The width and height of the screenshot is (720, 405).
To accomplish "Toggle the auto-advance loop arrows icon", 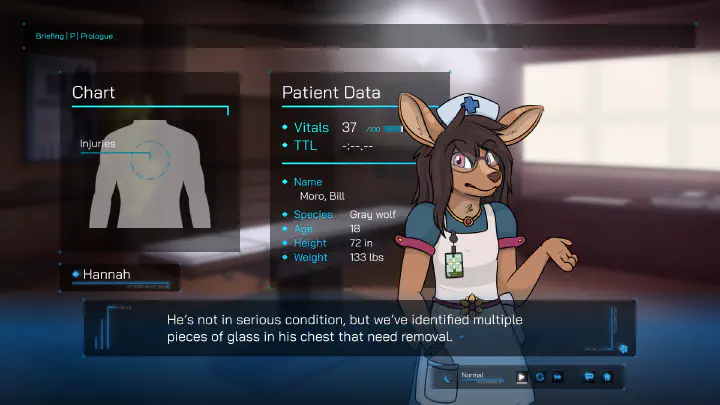I will click(x=540, y=377).
